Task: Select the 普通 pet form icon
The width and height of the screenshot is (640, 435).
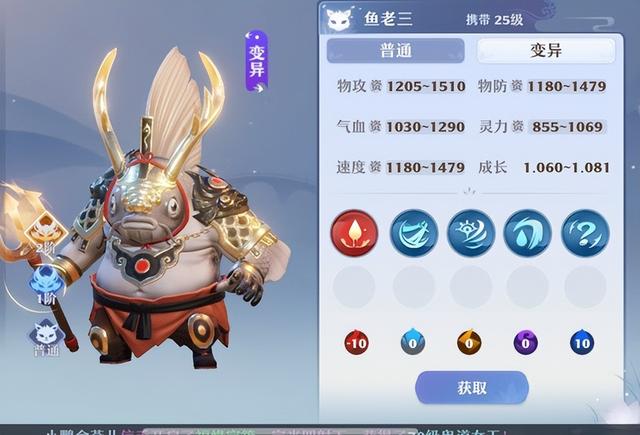Action: click(45, 338)
